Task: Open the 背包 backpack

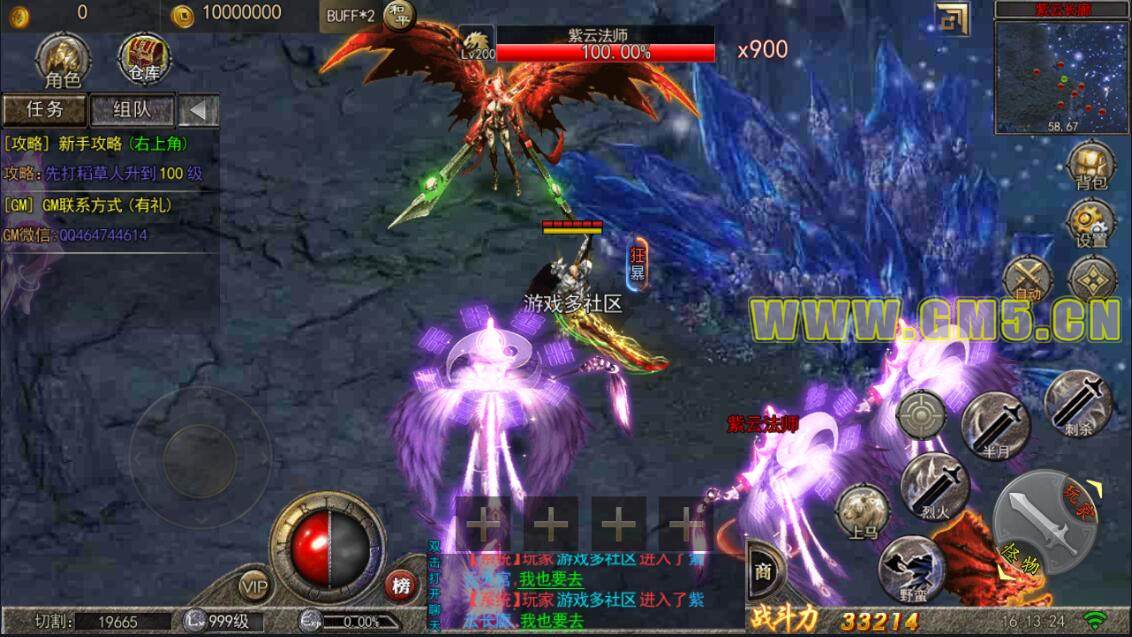Action: pos(1091,166)
